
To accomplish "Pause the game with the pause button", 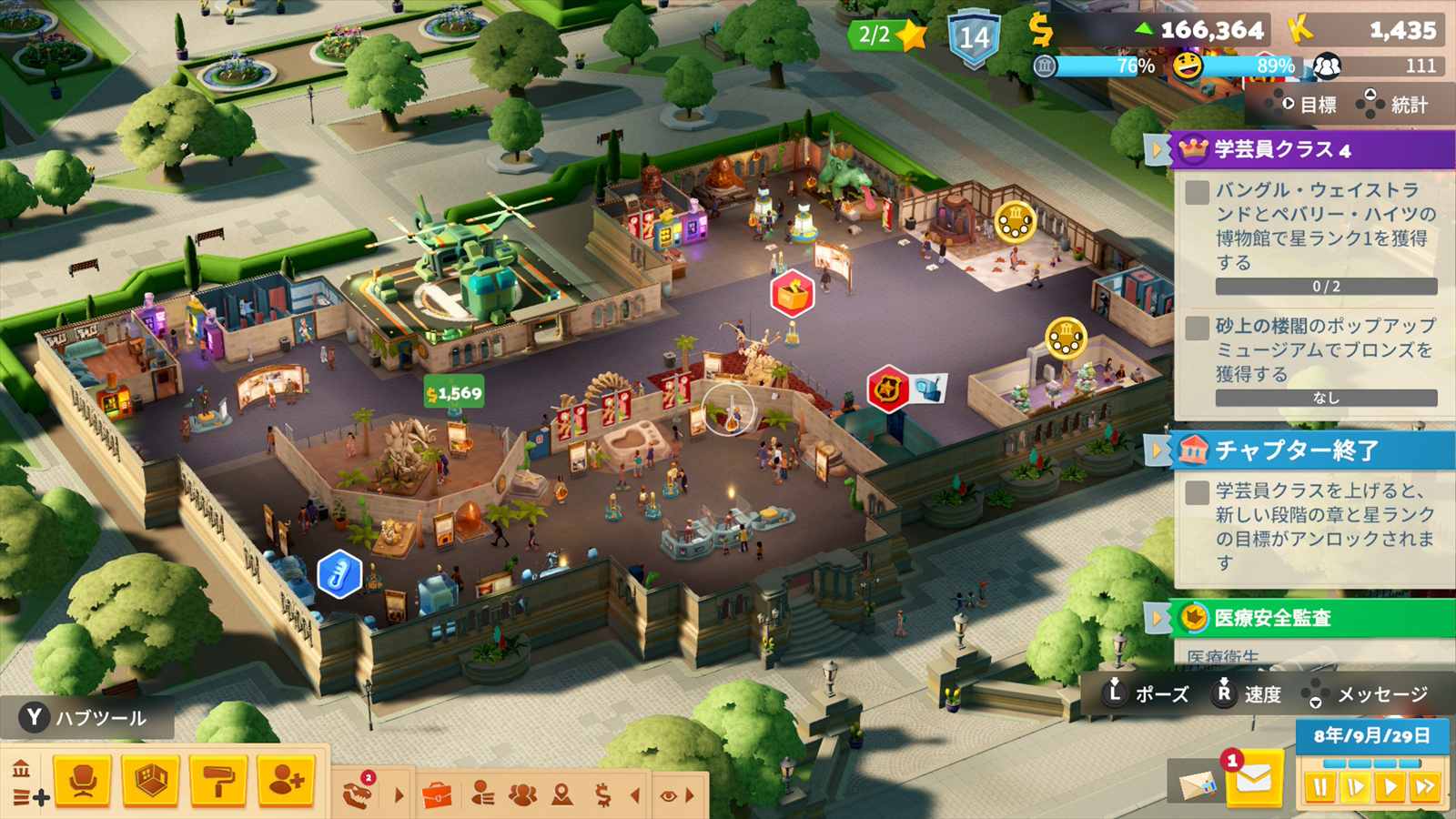I will point(1319,786).
